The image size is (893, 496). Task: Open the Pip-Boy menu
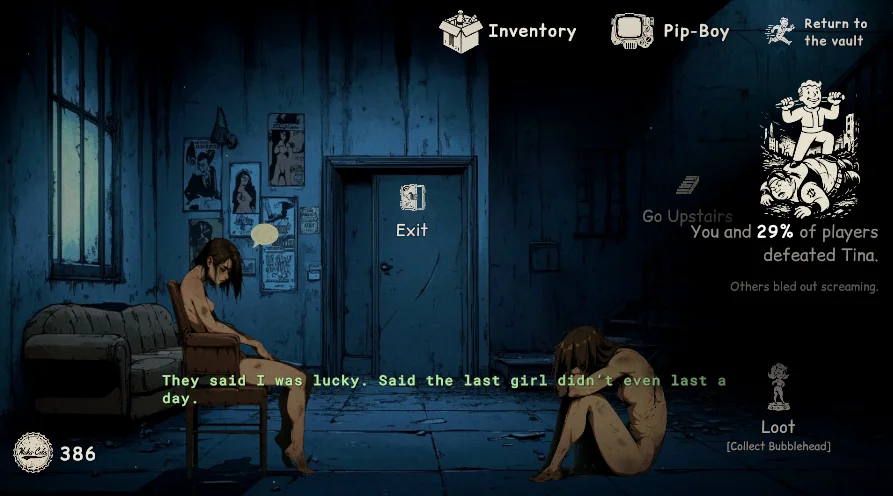click(x=670, y=32)
